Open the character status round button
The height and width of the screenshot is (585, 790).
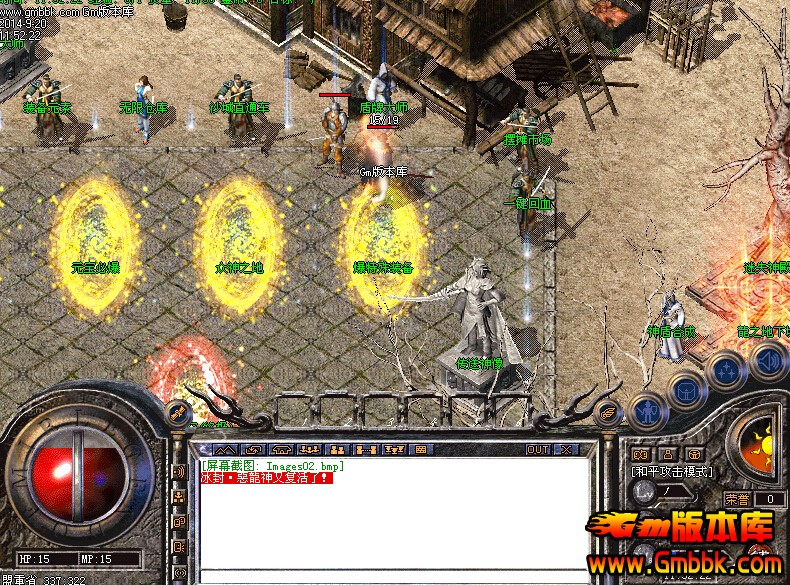pyautogui.click(x=648, y=409)
